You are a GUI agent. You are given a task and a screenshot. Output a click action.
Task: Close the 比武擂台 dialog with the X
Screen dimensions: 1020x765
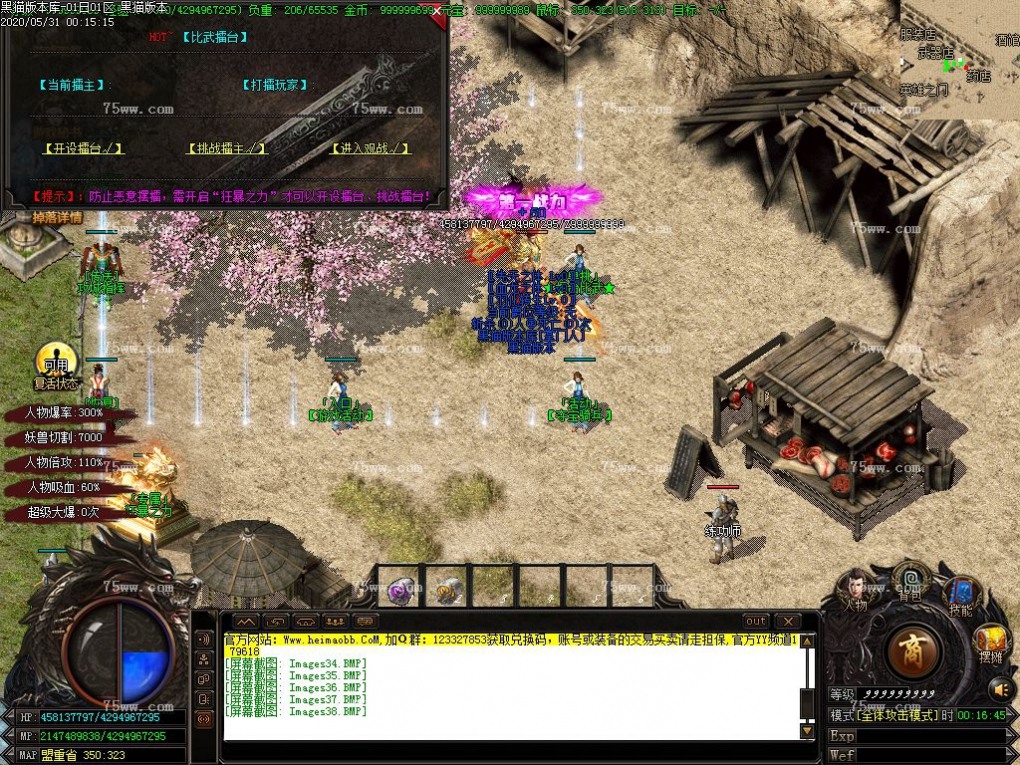click(437, 9)
